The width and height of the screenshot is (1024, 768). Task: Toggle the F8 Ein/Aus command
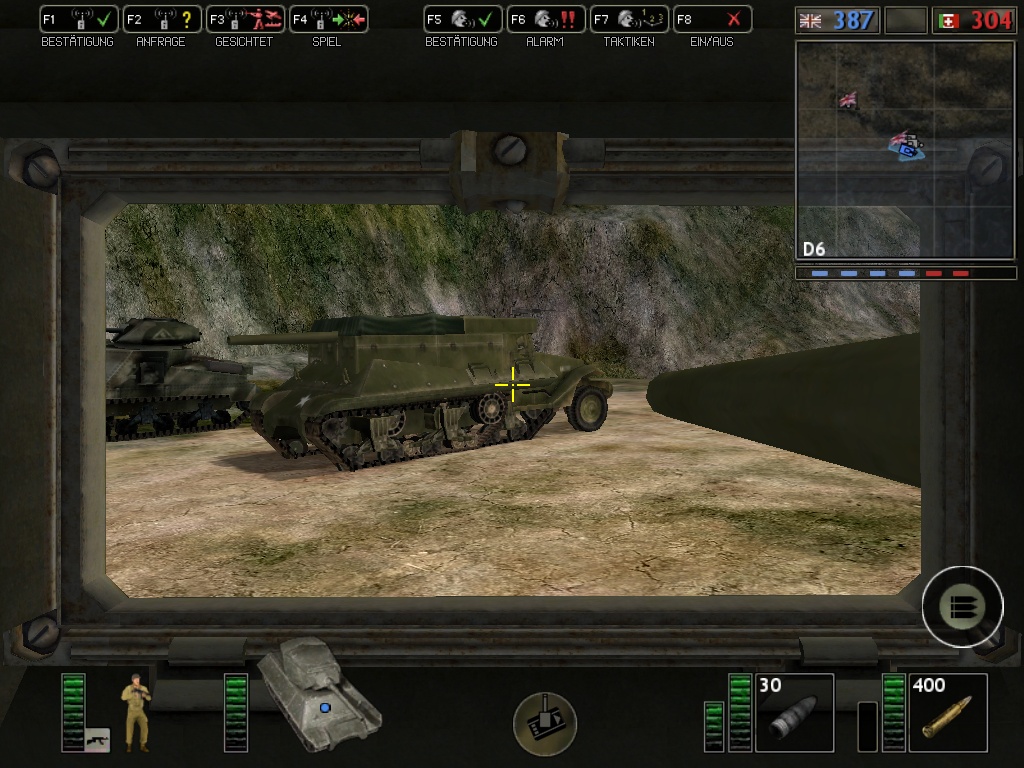point(711,19)
